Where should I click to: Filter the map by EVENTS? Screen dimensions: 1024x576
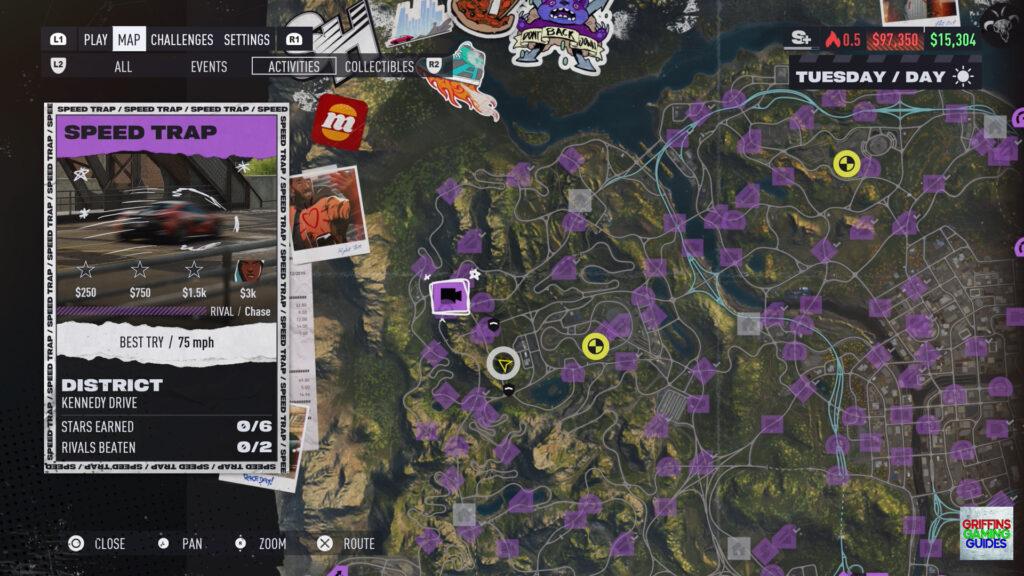pos(209,67)
